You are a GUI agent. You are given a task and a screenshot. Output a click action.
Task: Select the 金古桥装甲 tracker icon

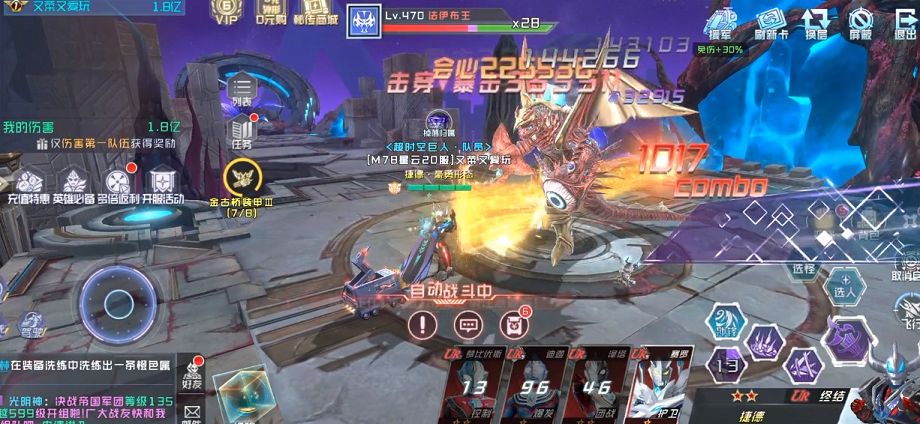click(x=242, y=180)
